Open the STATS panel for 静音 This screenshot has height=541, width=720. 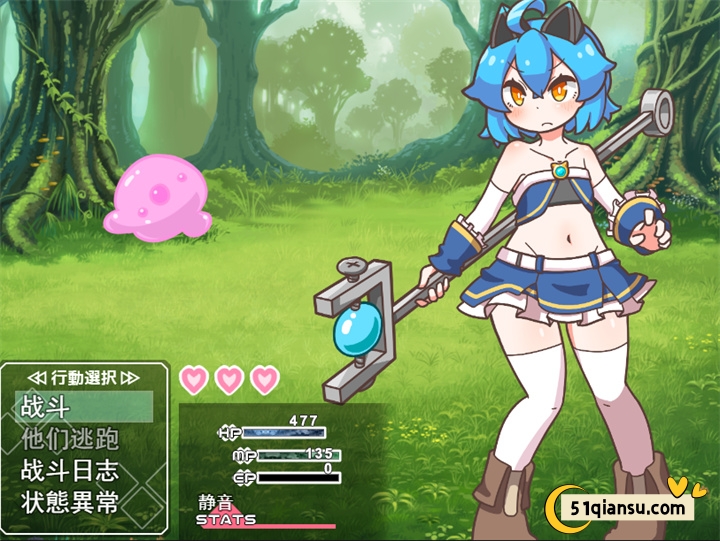click(x=227, y=519)
